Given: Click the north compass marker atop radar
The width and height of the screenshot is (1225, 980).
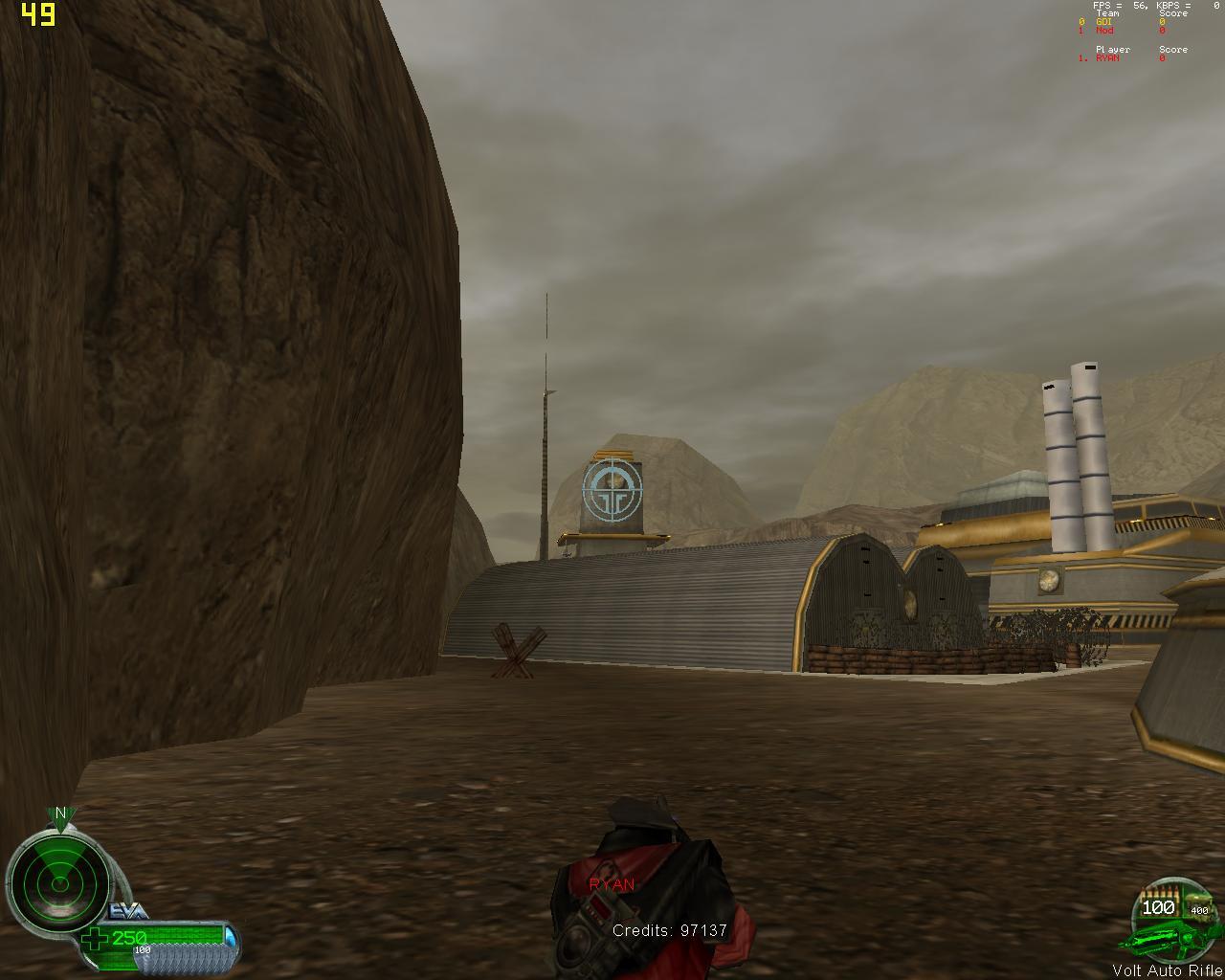Looking at the screenshot, I should [x=60, y=814].
